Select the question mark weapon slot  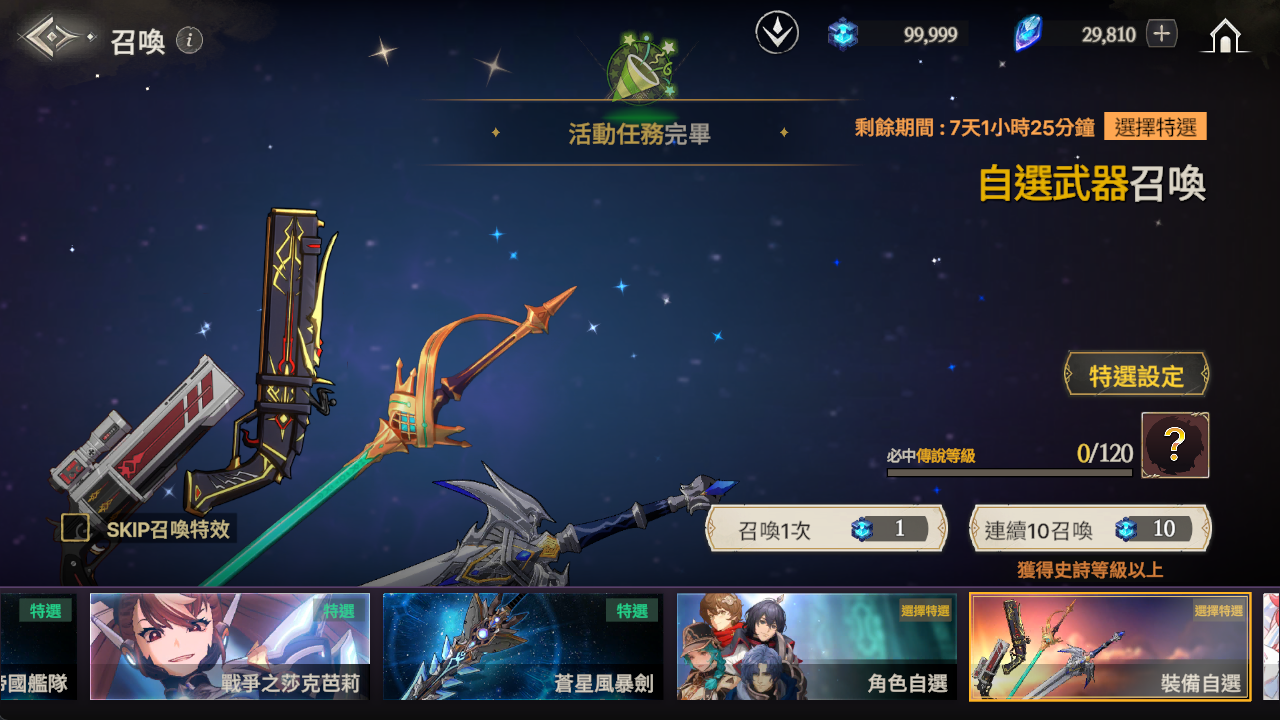point(1175,446)
